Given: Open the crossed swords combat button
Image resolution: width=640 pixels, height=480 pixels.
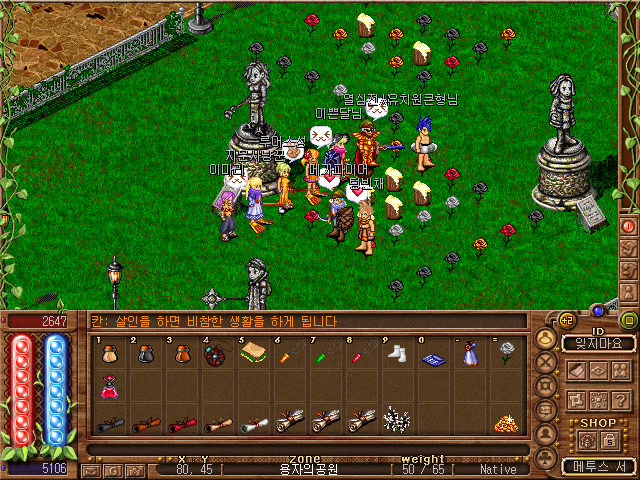Looking at the screenshot, I should click(547, 362).
